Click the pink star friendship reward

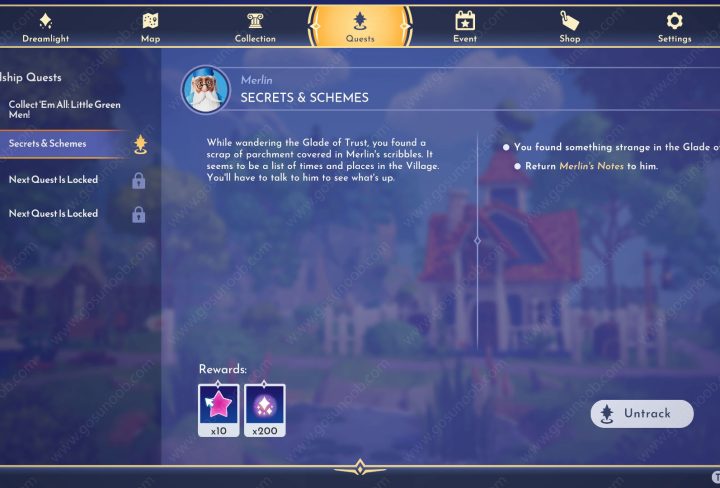pos(219,404)
